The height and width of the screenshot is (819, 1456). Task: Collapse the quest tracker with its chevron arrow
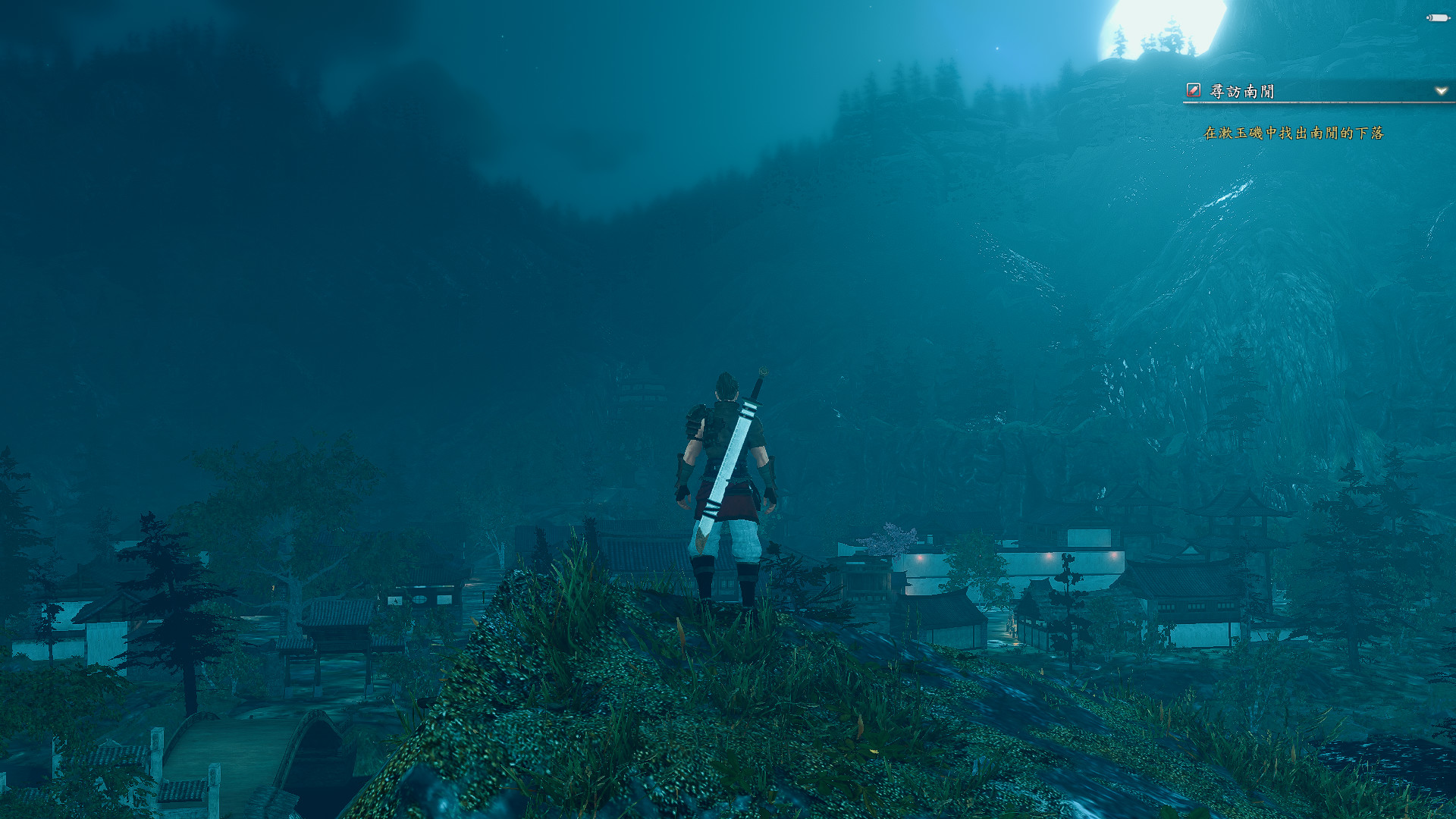tap(1439, 89)
